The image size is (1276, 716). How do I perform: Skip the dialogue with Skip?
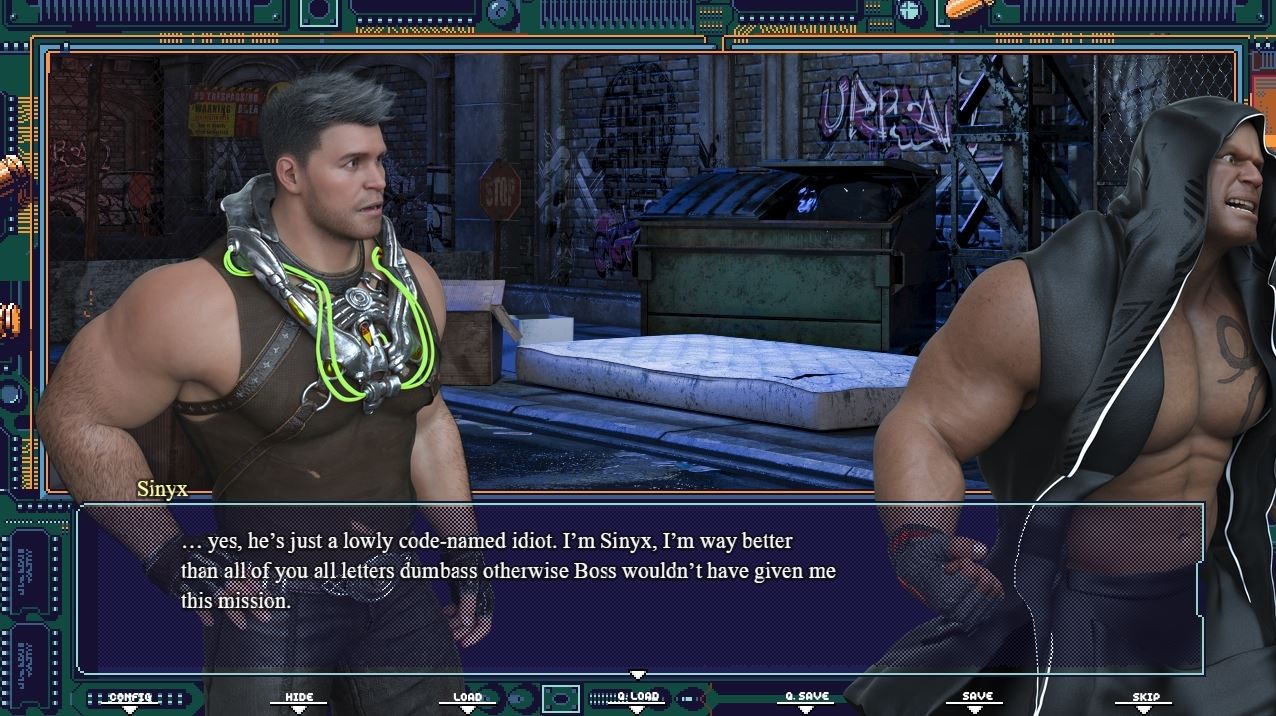[x=1145, y=697]
